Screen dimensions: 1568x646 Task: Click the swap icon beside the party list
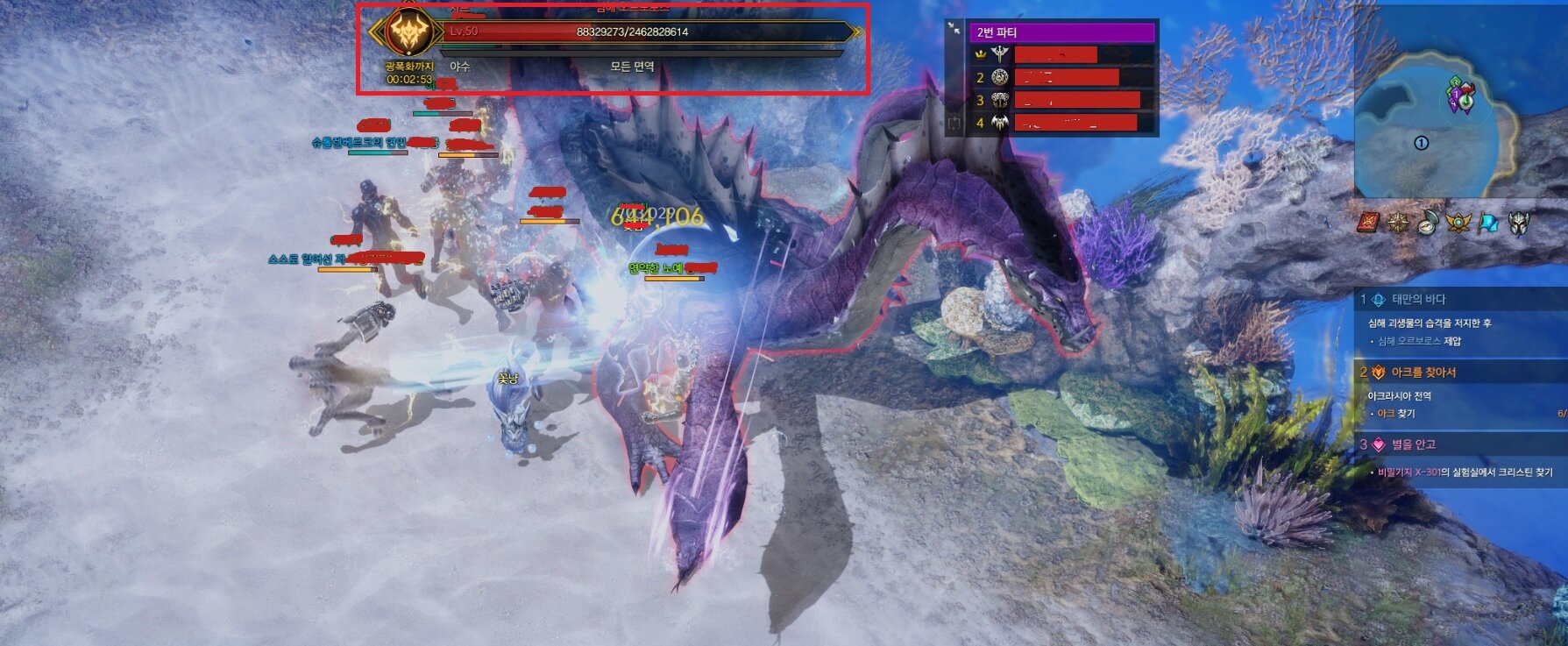point(954,124)
